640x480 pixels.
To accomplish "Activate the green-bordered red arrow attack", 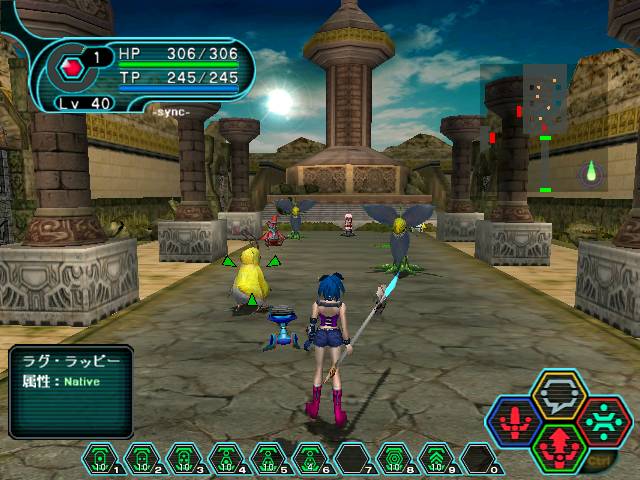I will (x=558, y=447).
